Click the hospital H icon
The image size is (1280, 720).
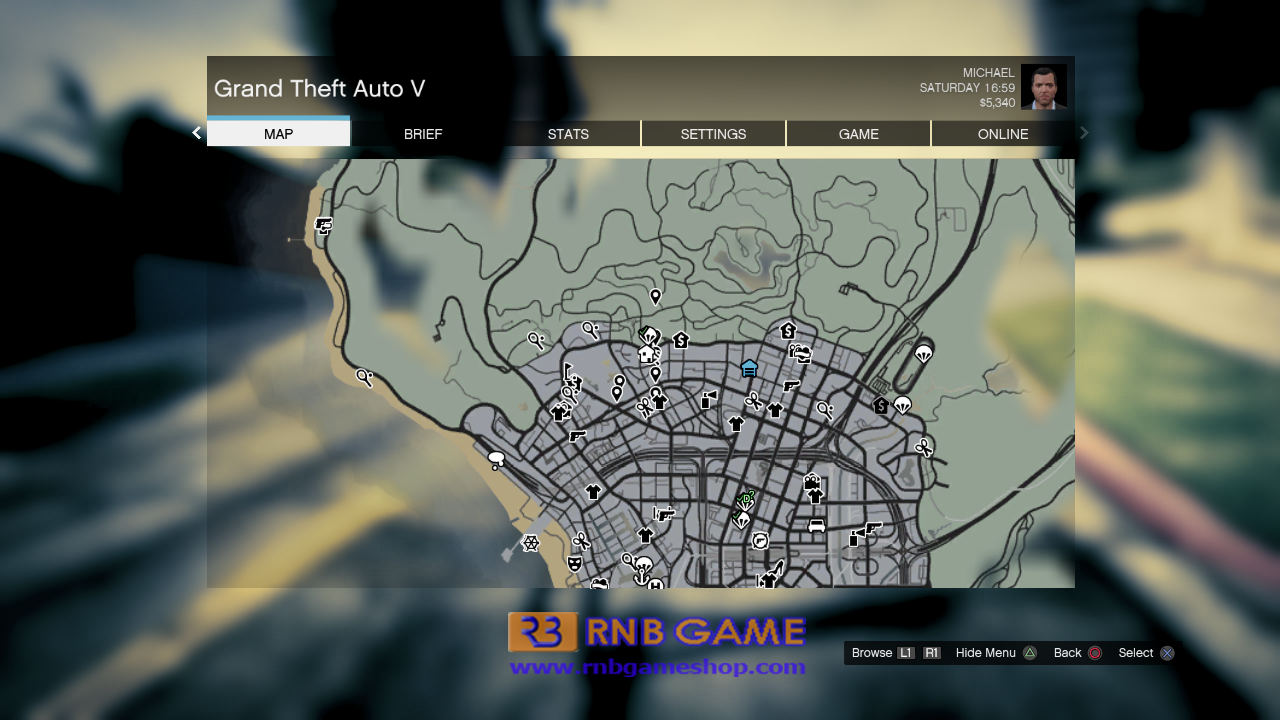click(x=655, y=585)
